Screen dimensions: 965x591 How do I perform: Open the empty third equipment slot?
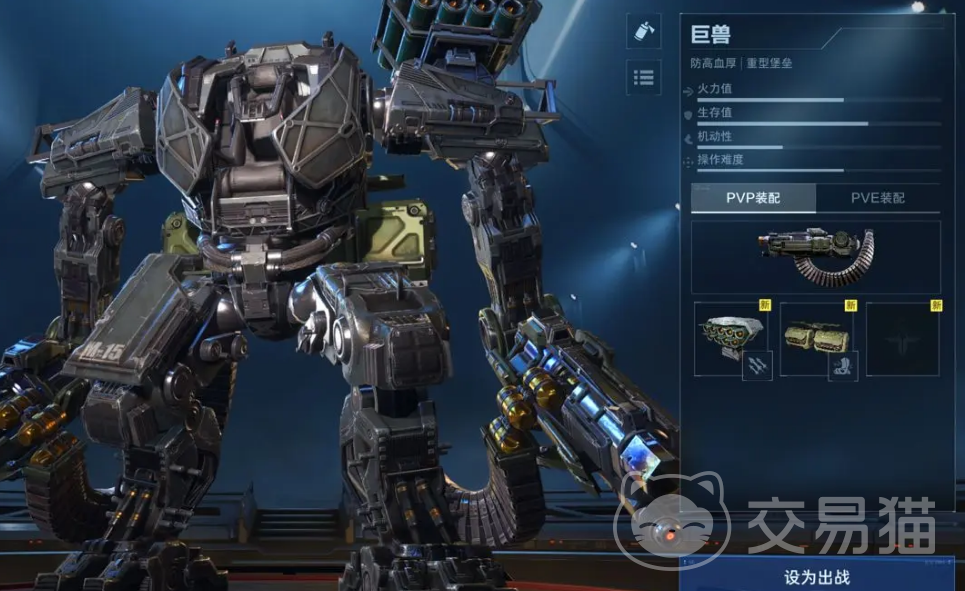click(x=902, y=339)
